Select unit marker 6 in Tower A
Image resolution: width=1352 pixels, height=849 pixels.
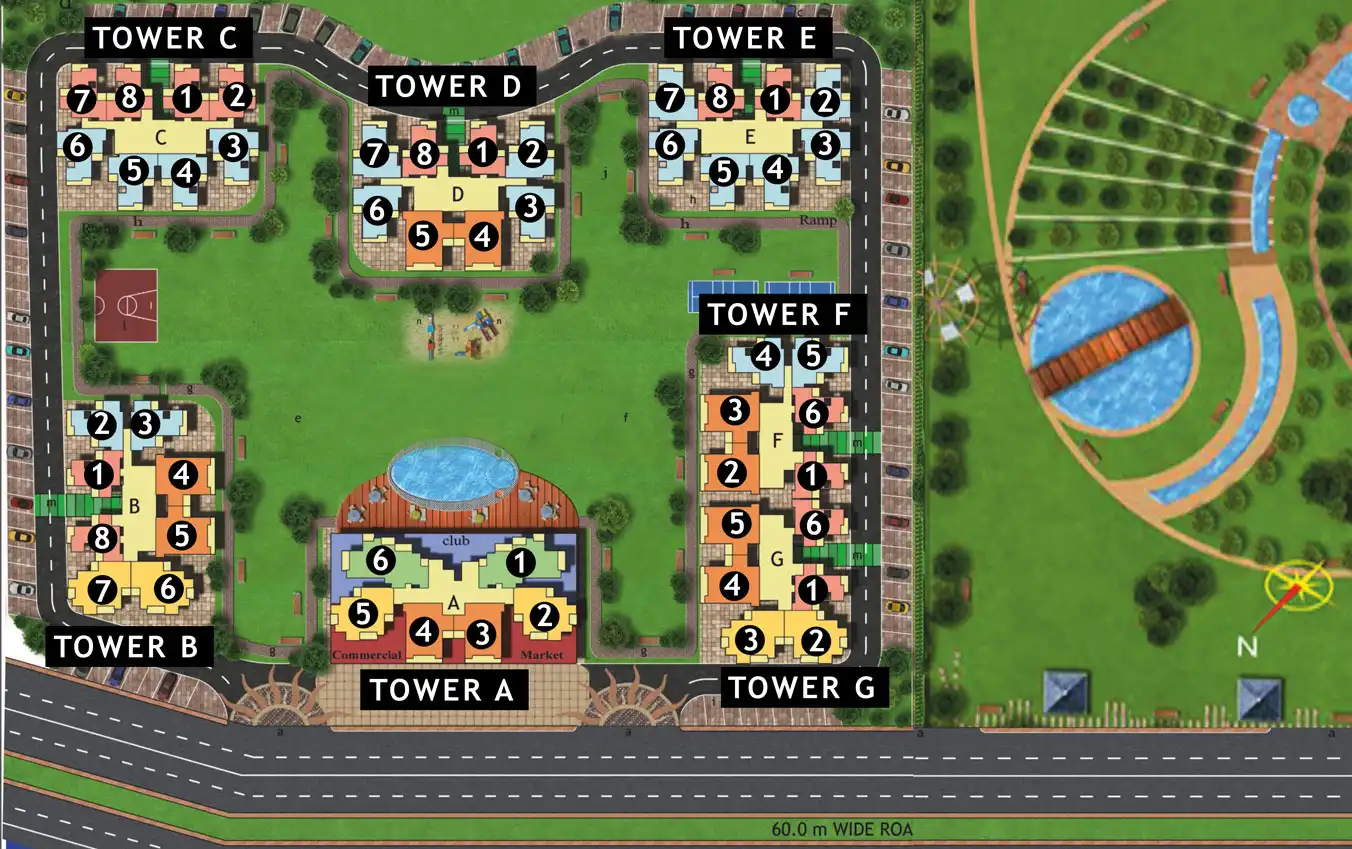pos(378,562)
